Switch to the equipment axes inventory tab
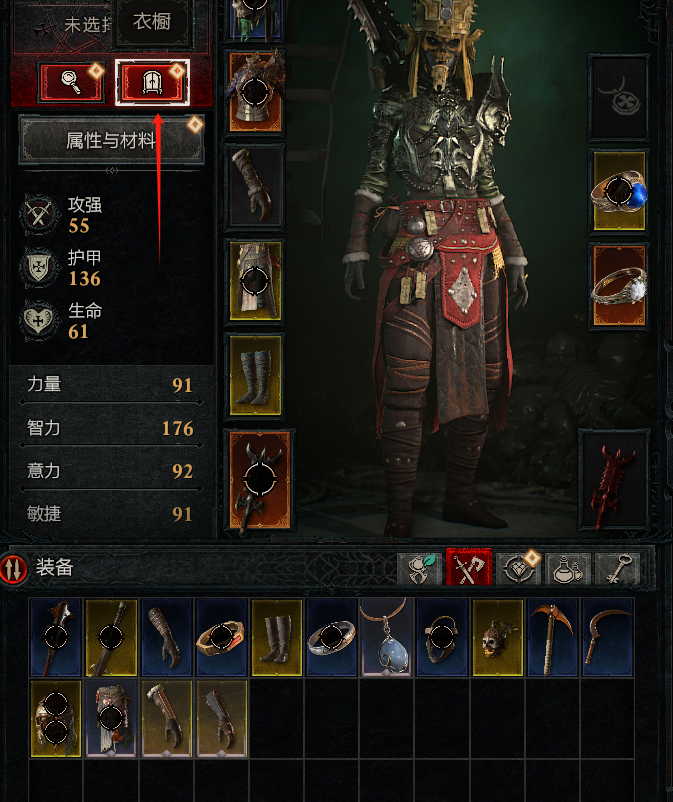This screenshot has height=802, width=673. (467, 568)
